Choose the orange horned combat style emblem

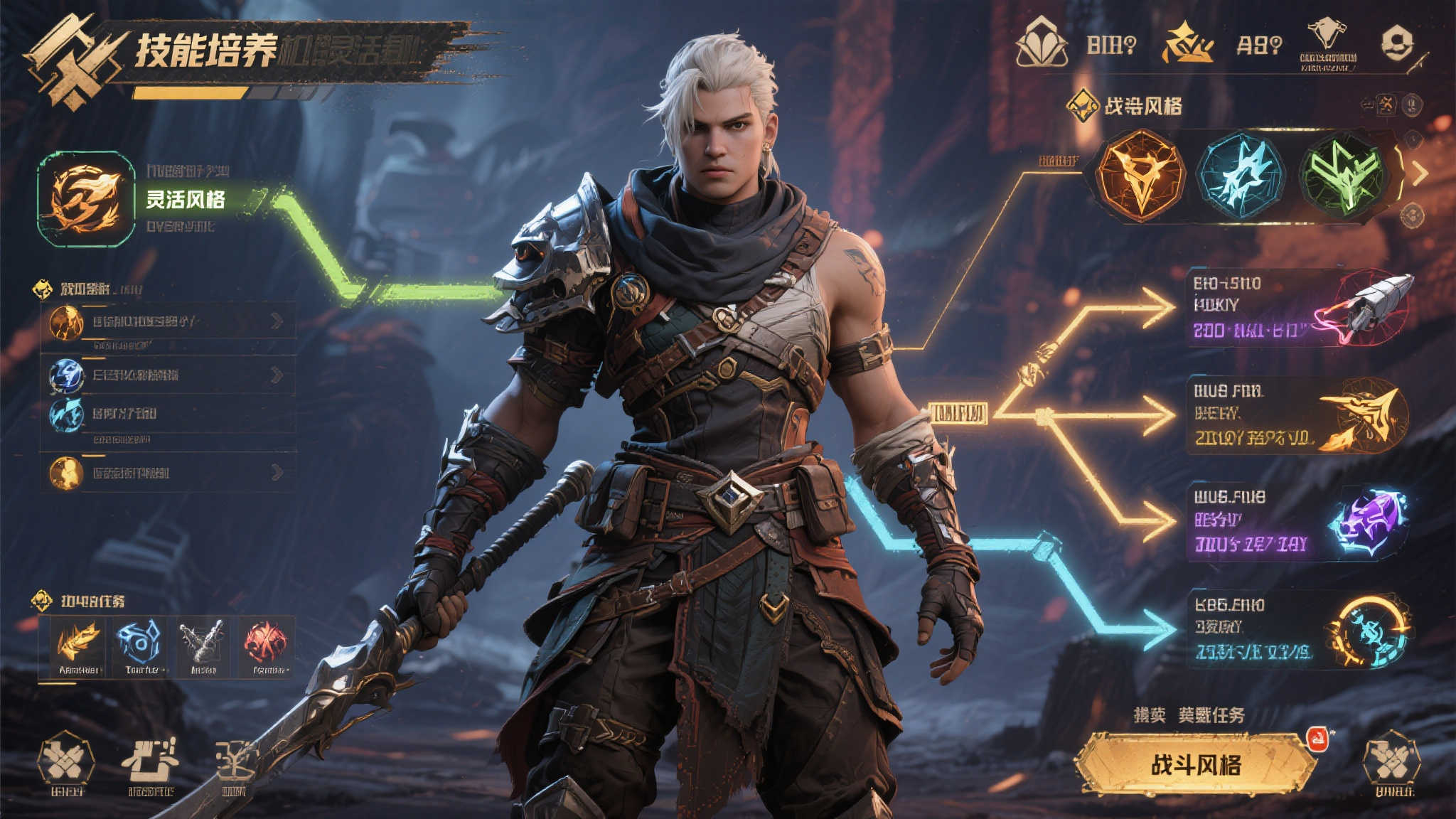1140,174
